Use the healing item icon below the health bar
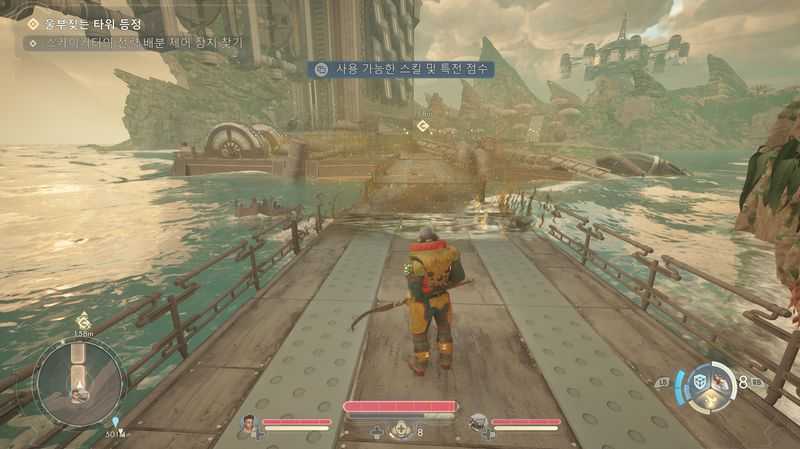 click(x=402, y=430)
